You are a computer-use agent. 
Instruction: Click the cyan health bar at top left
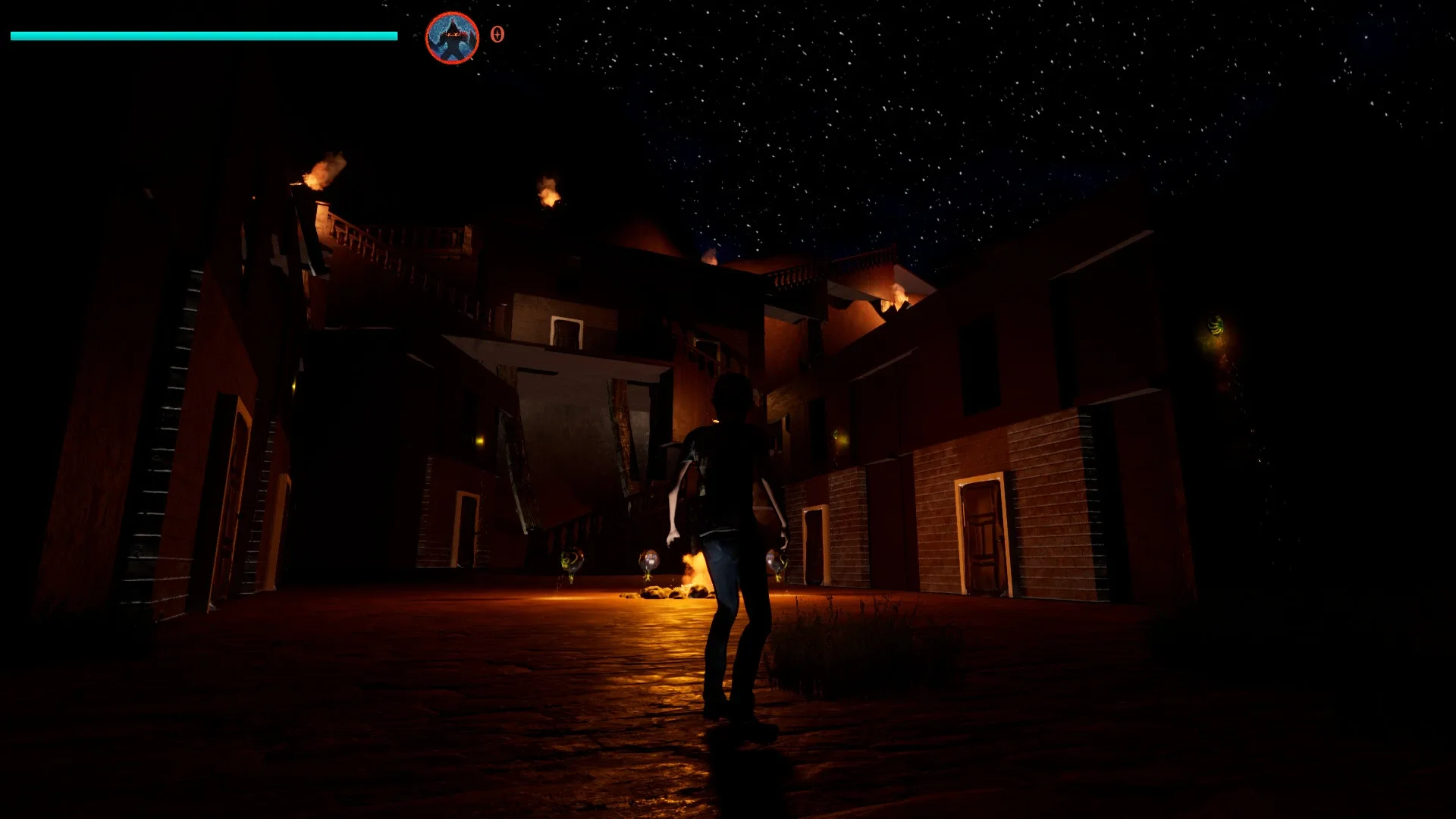coord(205,35)
